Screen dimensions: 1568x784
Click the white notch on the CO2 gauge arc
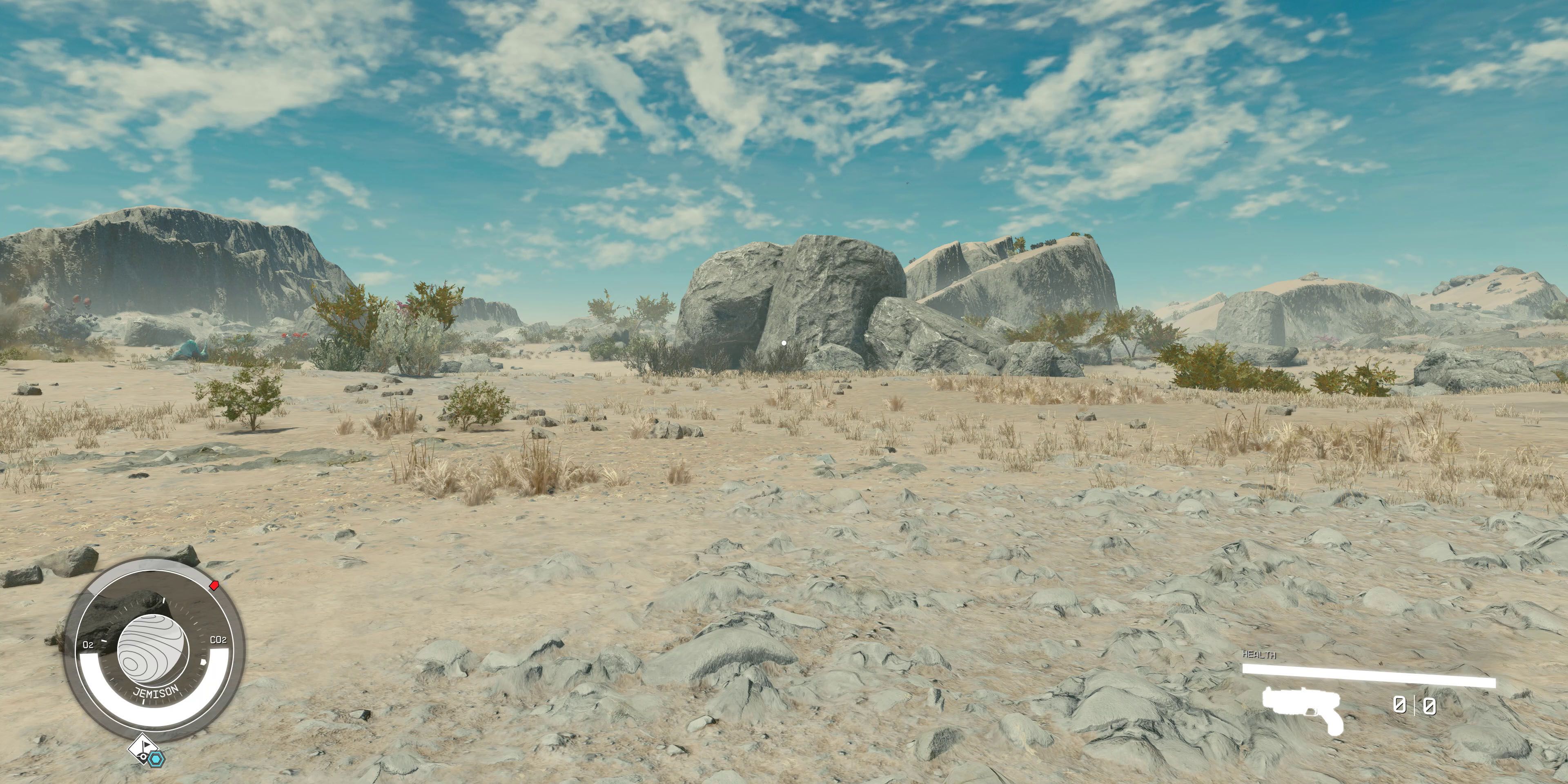point(204,662)
